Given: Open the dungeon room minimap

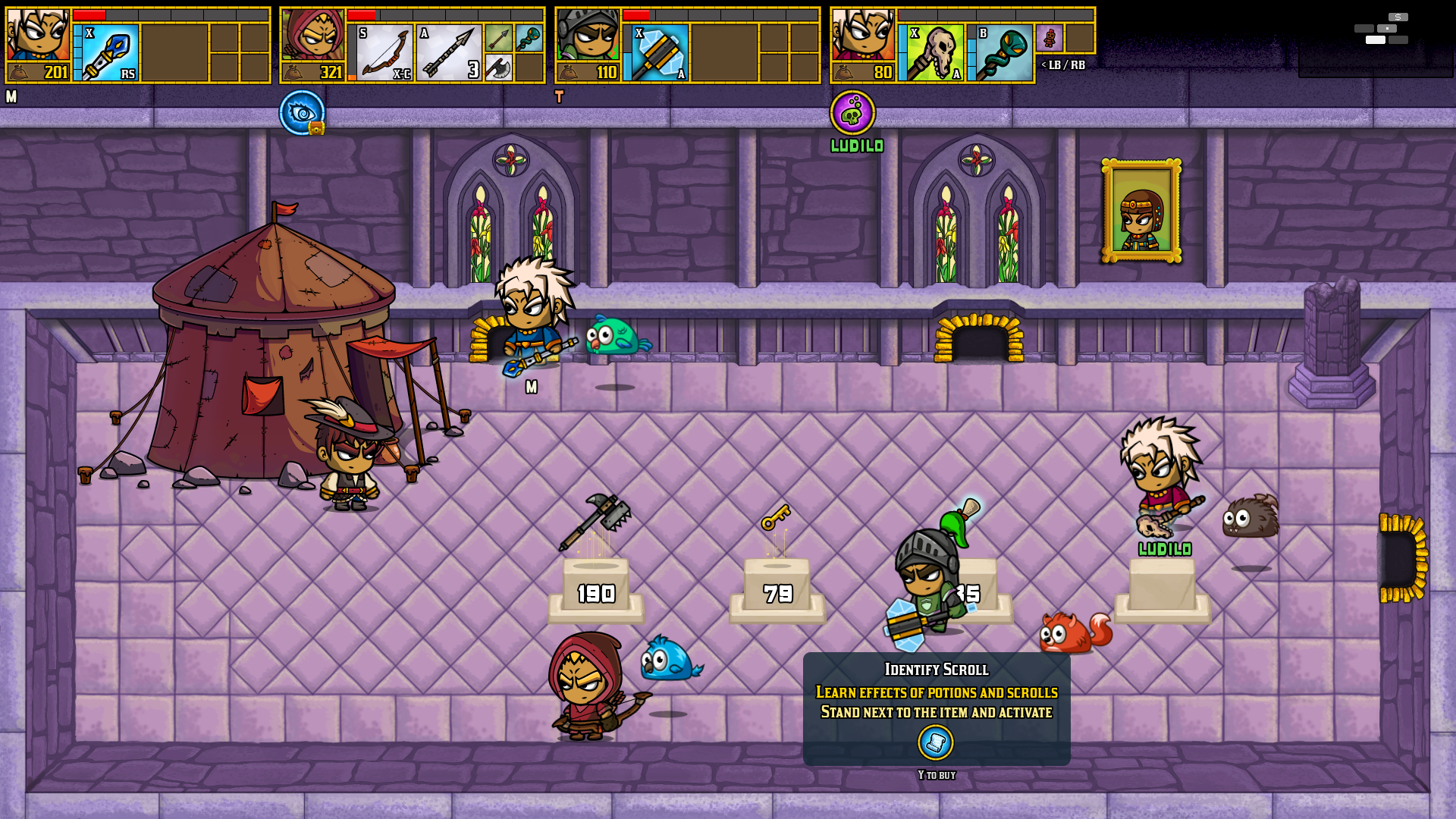Looking at the screenshot, I should (1382, 29).
